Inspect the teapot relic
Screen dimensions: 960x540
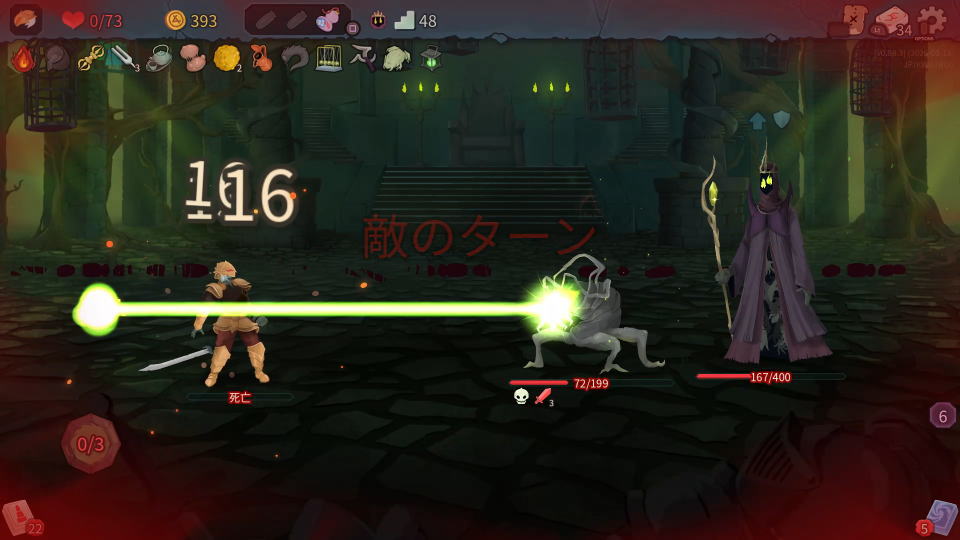158,58
